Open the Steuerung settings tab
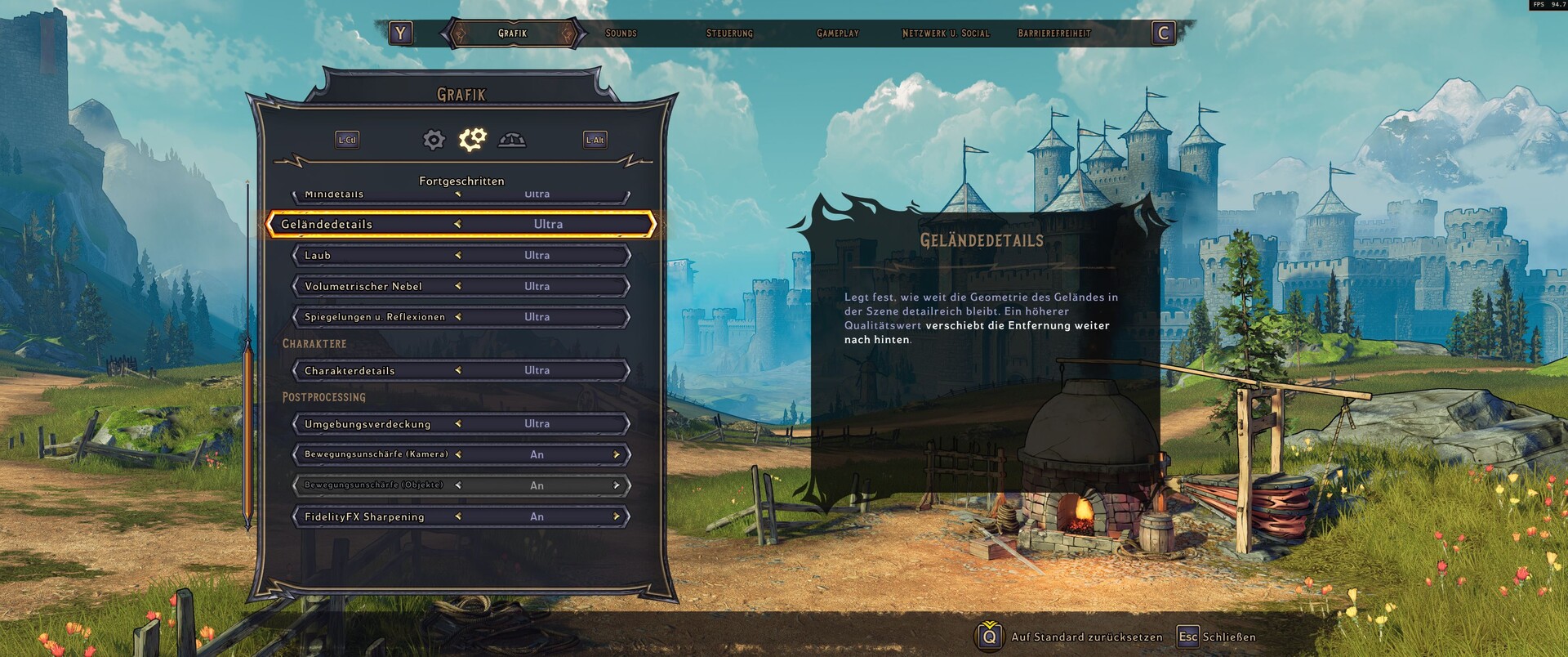The image size is (1568, 657). (729, 34)
